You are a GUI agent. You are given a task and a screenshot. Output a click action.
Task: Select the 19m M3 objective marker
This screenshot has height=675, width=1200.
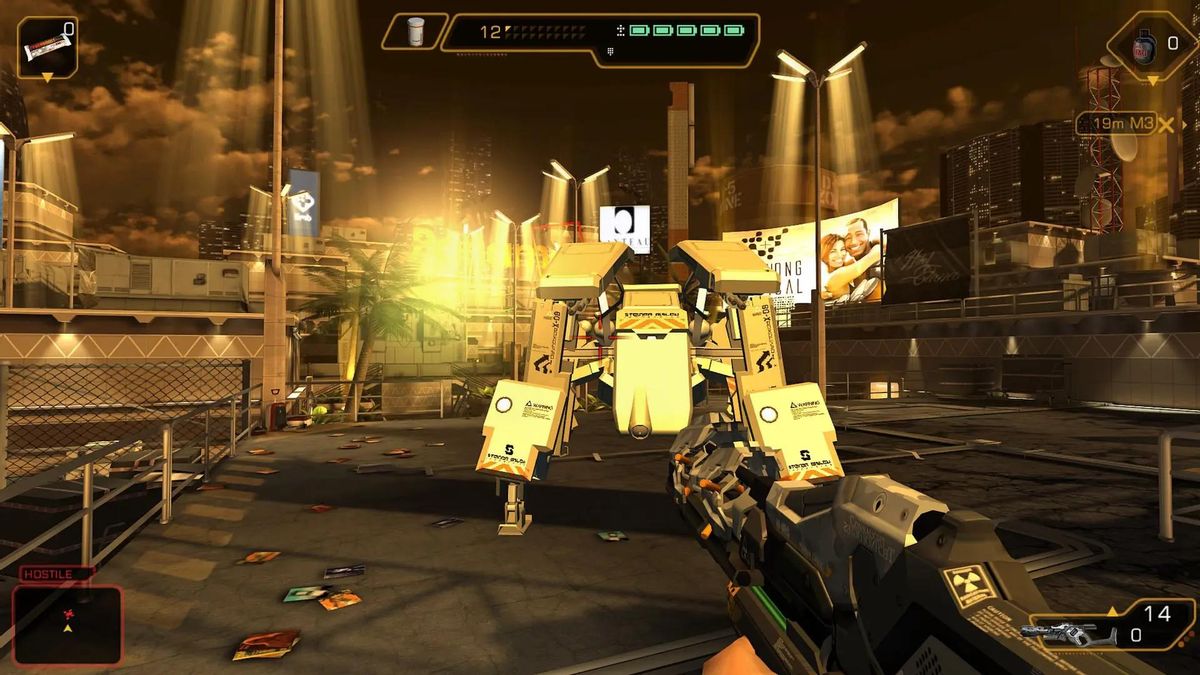click(x=1123, y=124)
